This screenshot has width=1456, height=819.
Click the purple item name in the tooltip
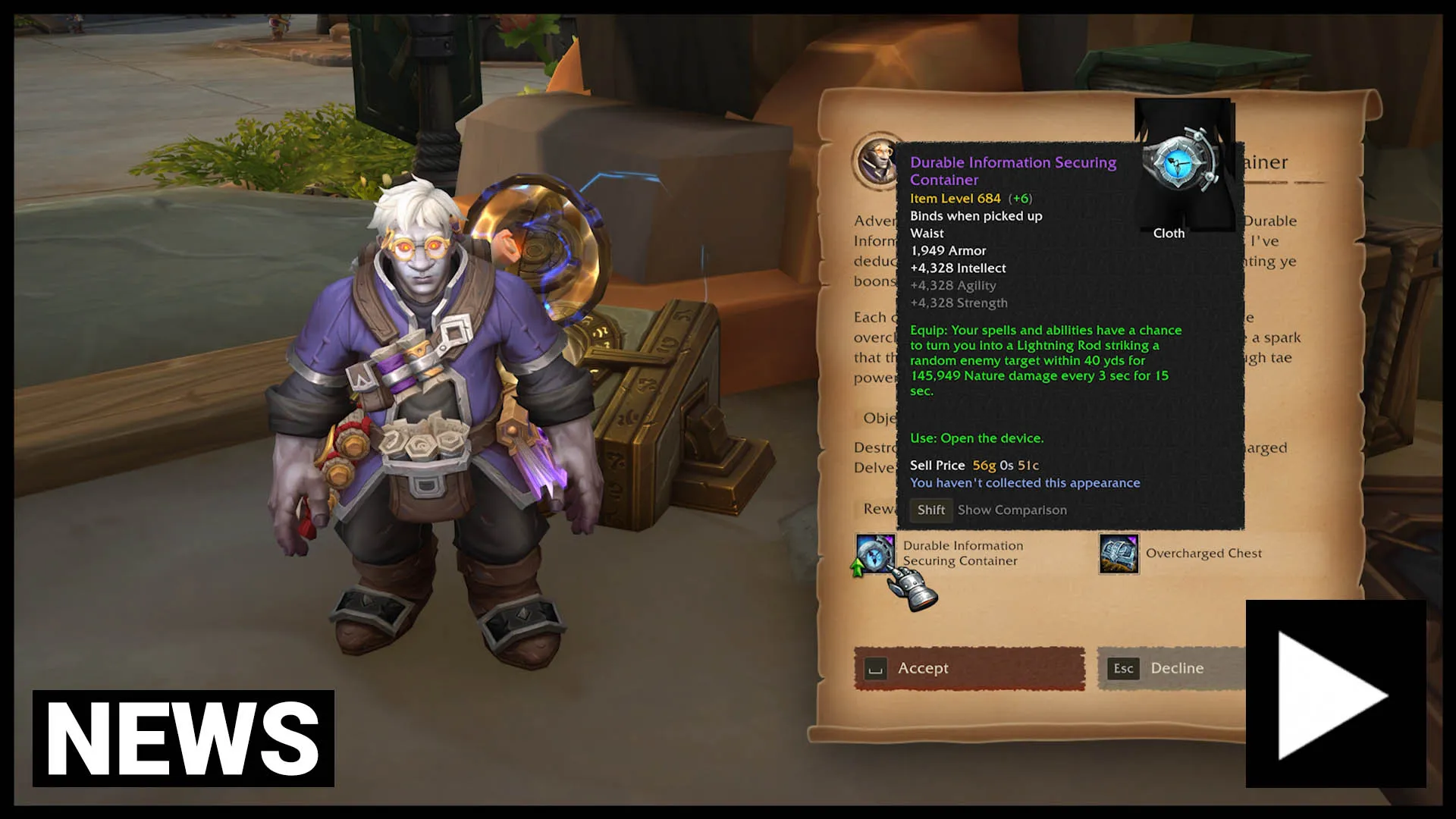click(1013, 171)
